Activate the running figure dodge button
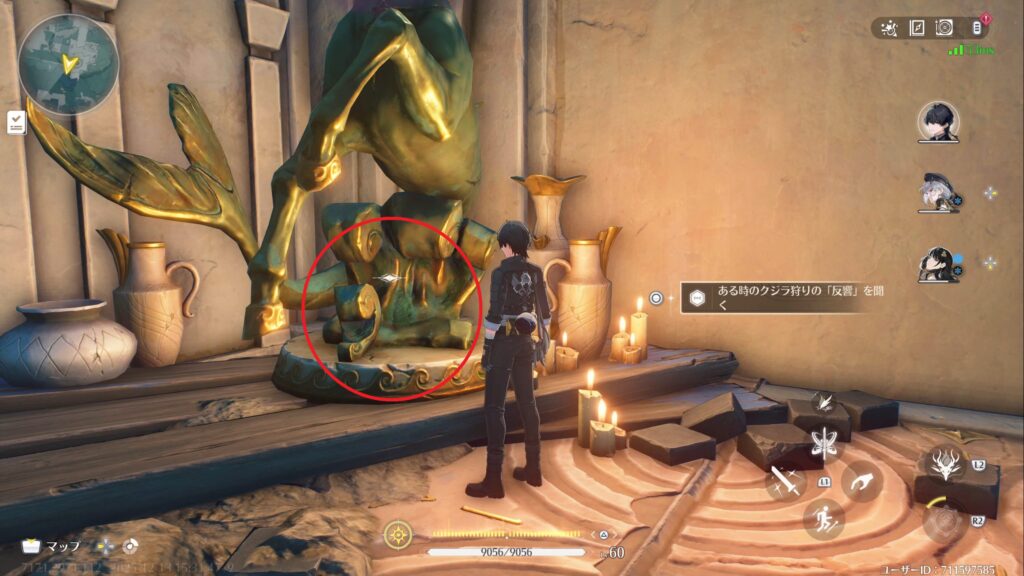The image size is (1024, 576). 824,519
